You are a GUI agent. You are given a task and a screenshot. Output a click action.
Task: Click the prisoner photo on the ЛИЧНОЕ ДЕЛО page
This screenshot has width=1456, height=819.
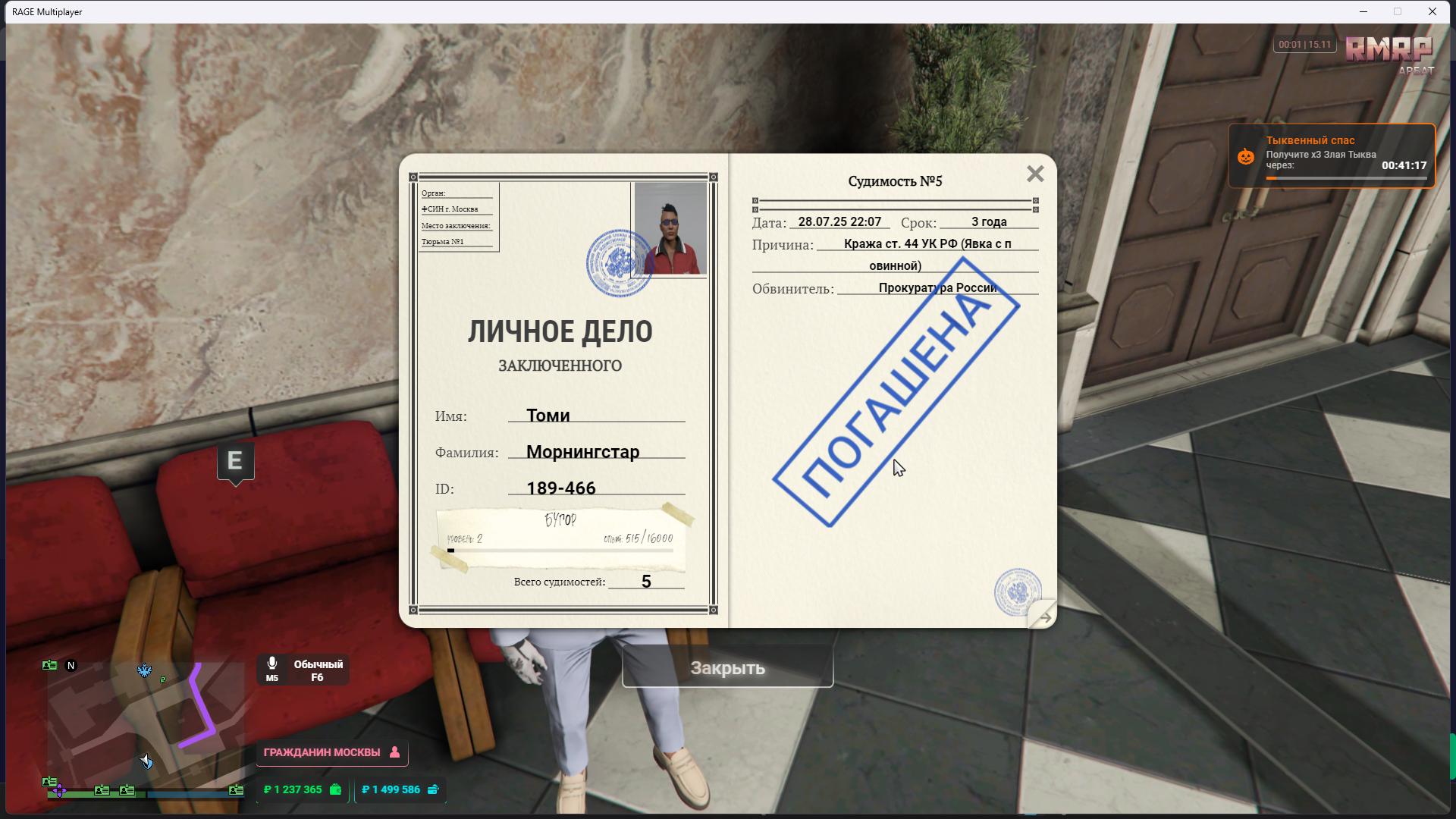pyautogui.click(x=669, y=227)
